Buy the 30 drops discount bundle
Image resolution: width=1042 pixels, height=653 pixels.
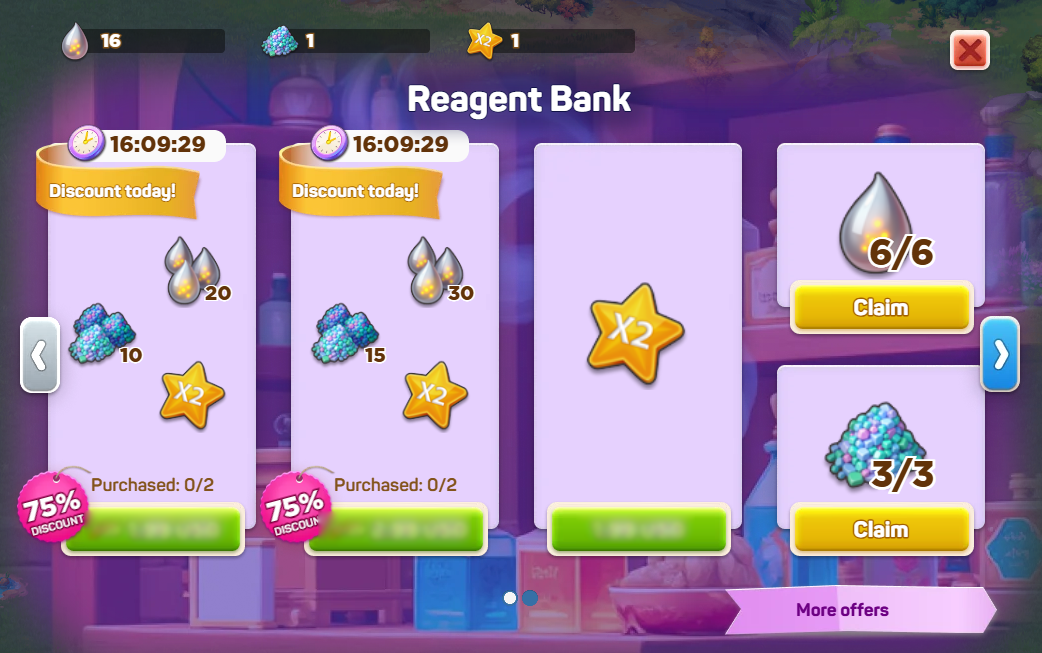click(396, 529)
